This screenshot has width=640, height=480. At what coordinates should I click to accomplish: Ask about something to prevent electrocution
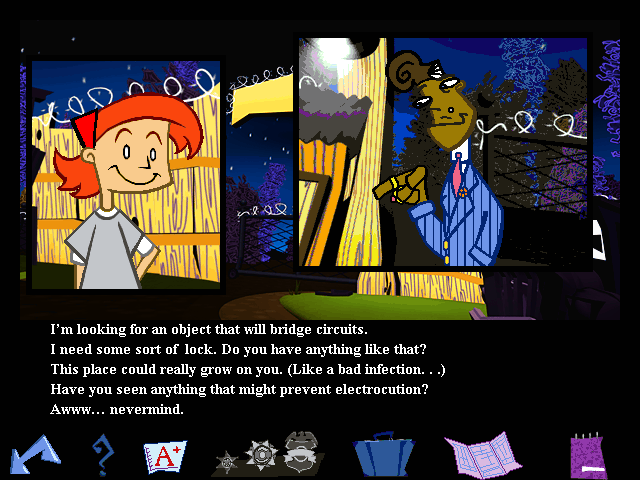point(240,390)
